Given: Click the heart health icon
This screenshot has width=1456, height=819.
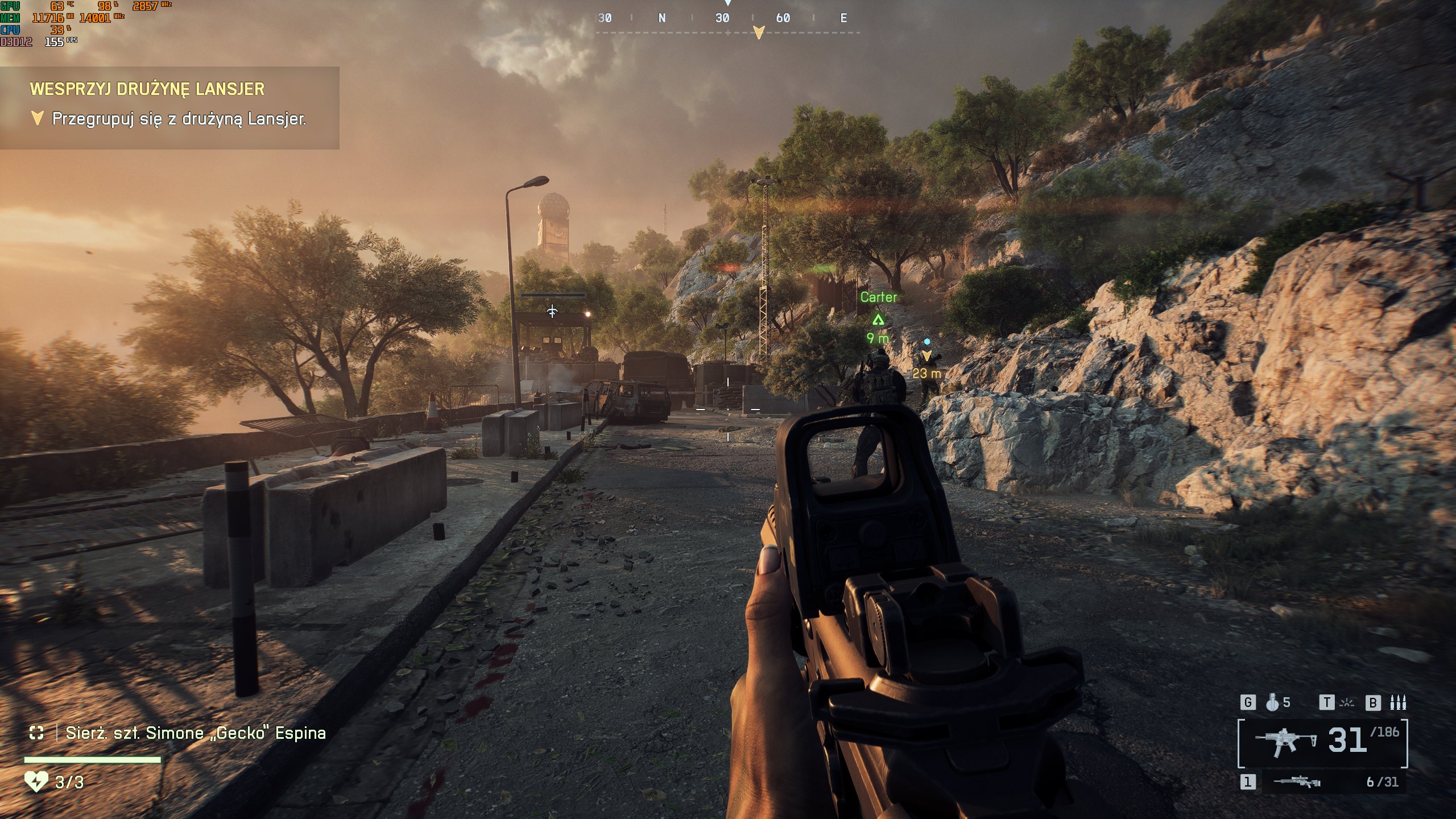Looking at the screenshot, I should tap(35, 782).
